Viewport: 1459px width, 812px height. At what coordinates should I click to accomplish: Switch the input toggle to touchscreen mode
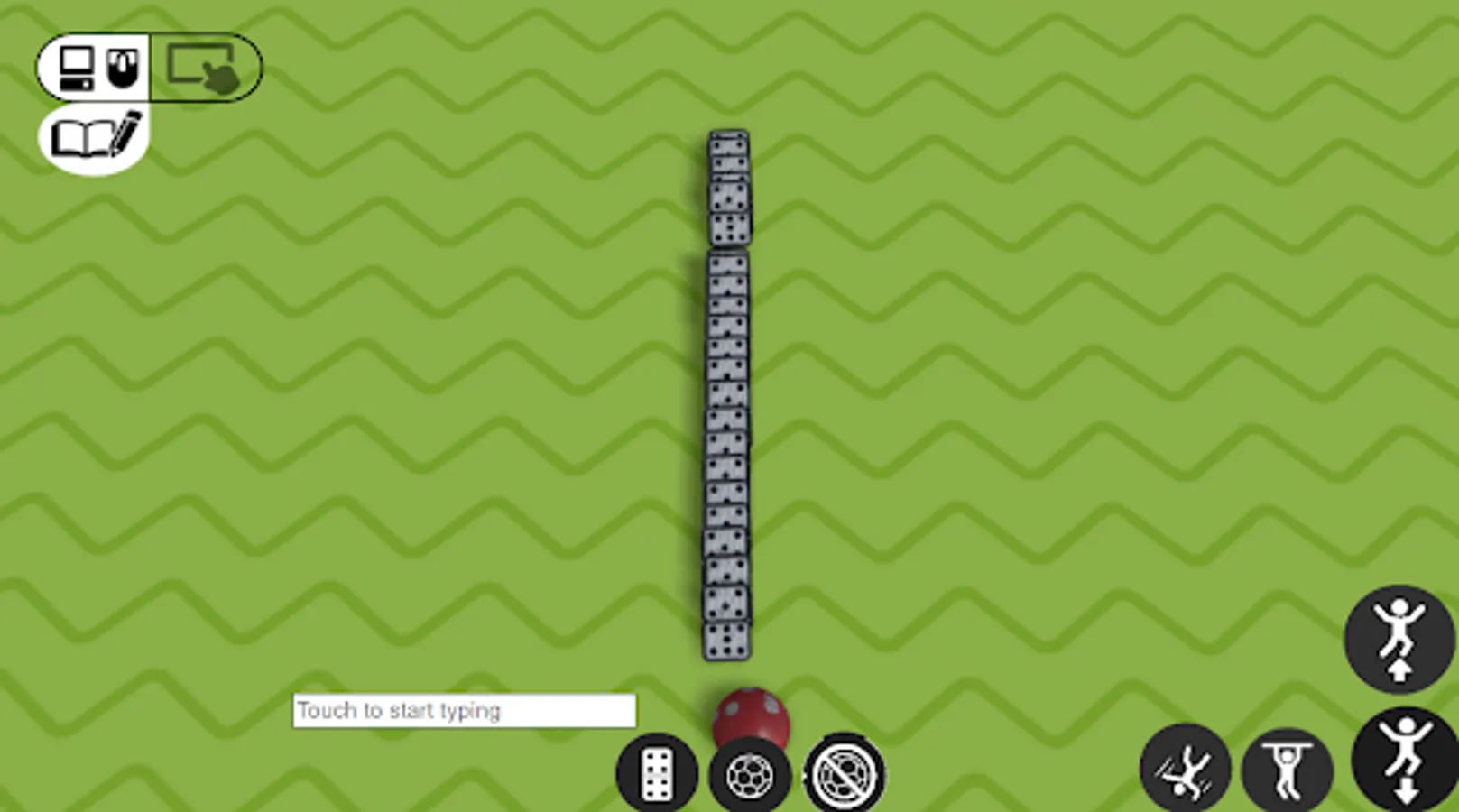[x=203, y=65]
